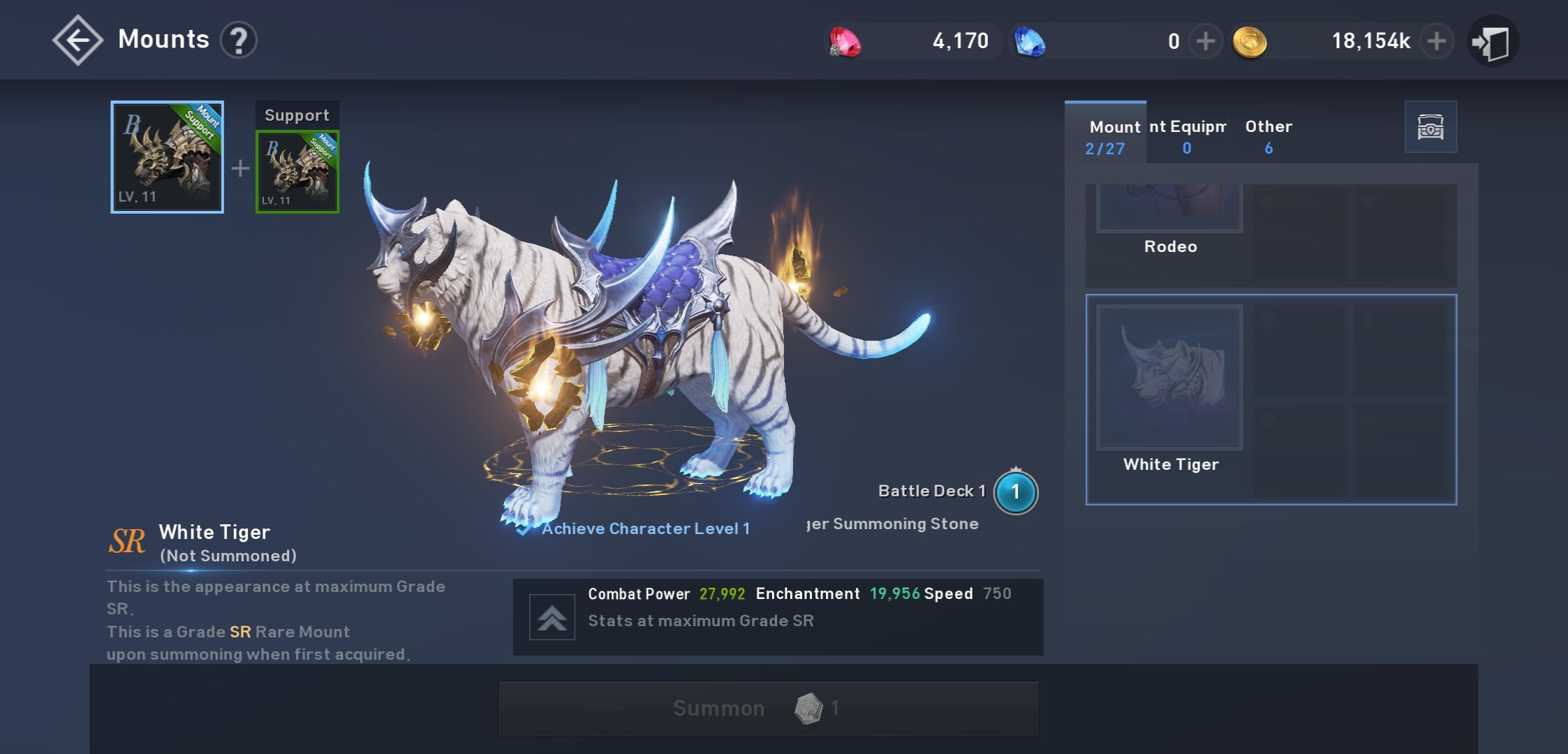1568x754 pixels.
Task: Open the Mount Equipment tab
Action: tap(1187, 136)
